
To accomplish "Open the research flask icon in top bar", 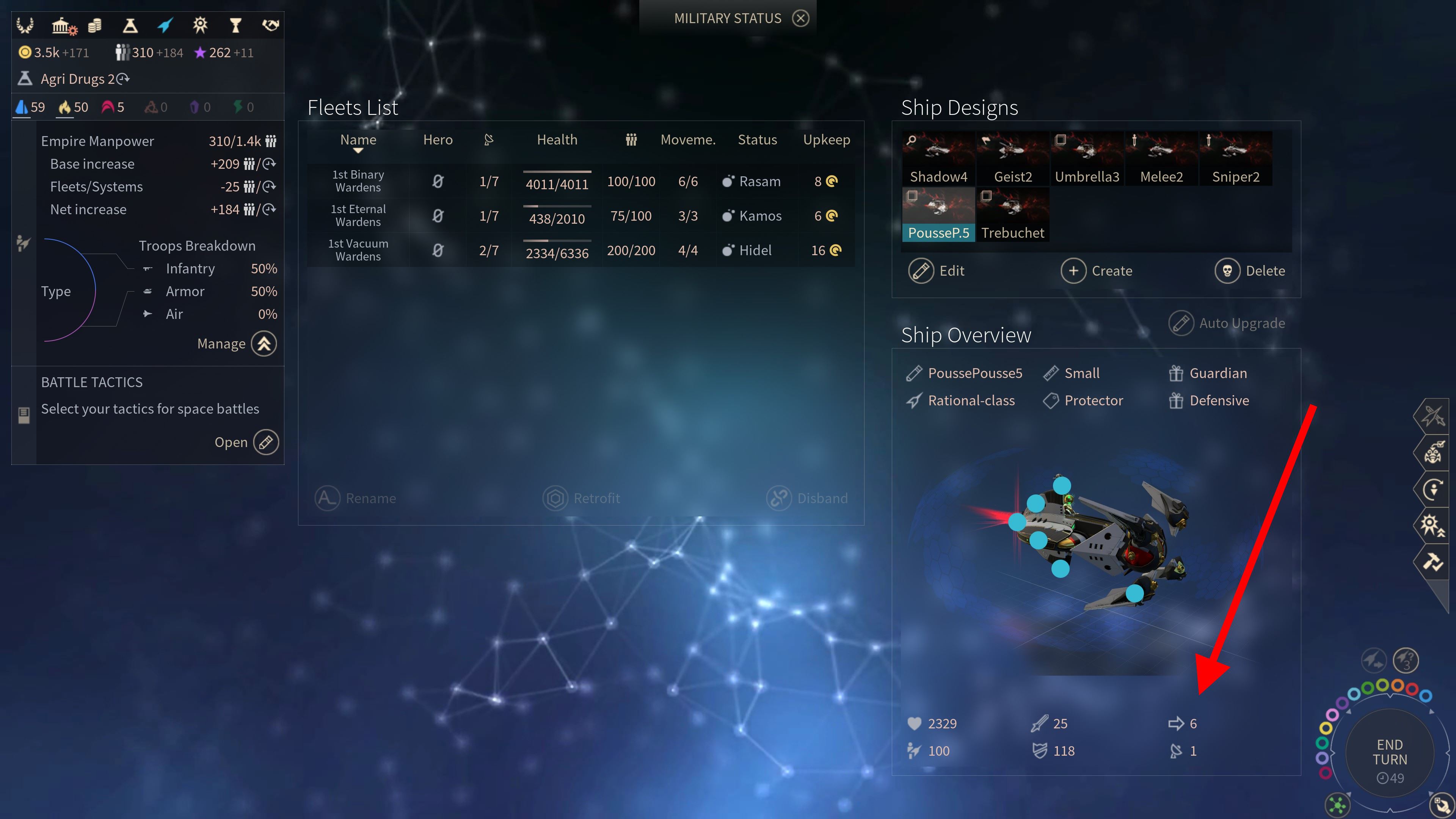I will tap(130, 25).
